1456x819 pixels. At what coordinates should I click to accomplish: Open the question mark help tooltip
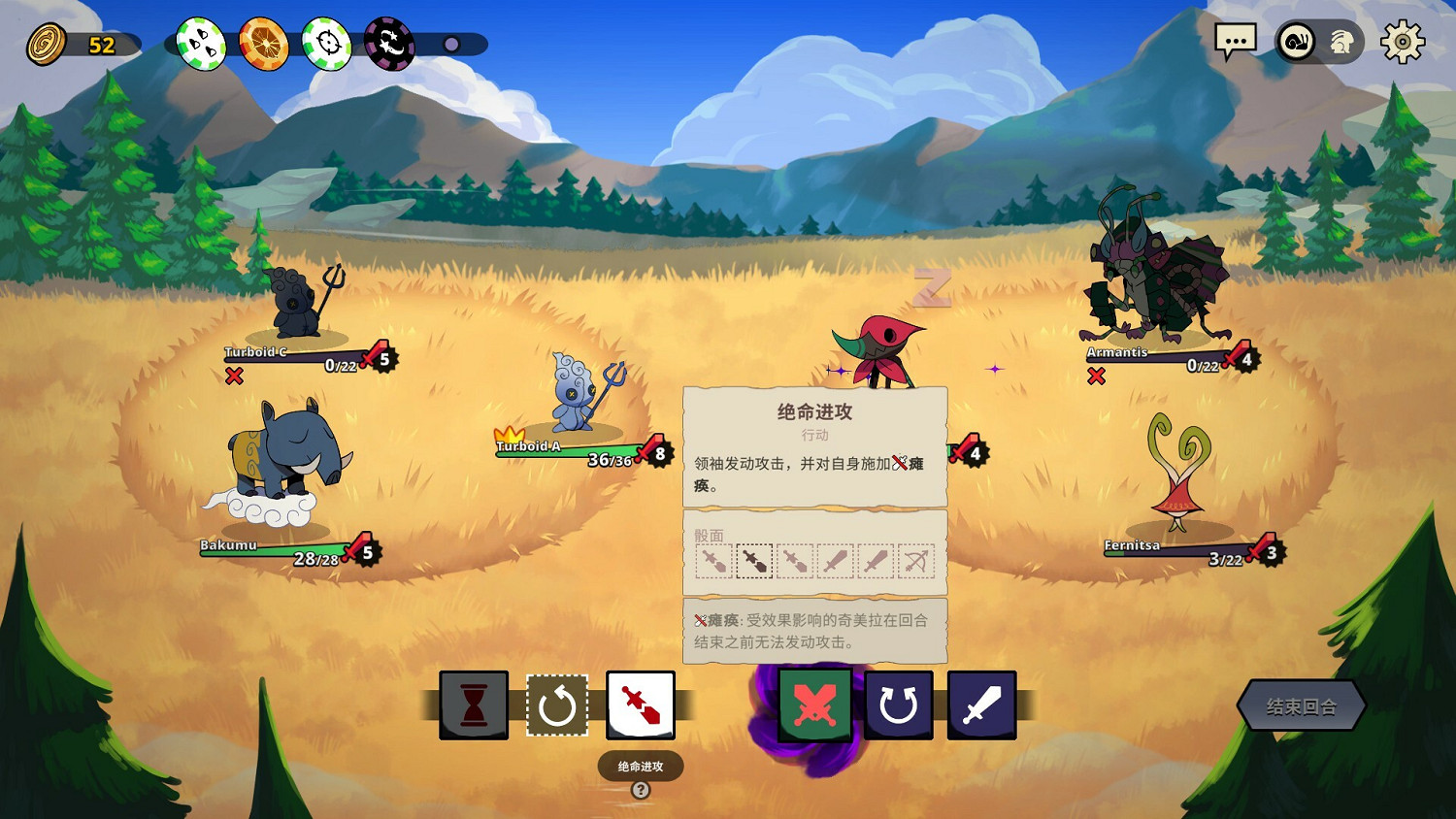pyautogui.click(x=640, y=790)
